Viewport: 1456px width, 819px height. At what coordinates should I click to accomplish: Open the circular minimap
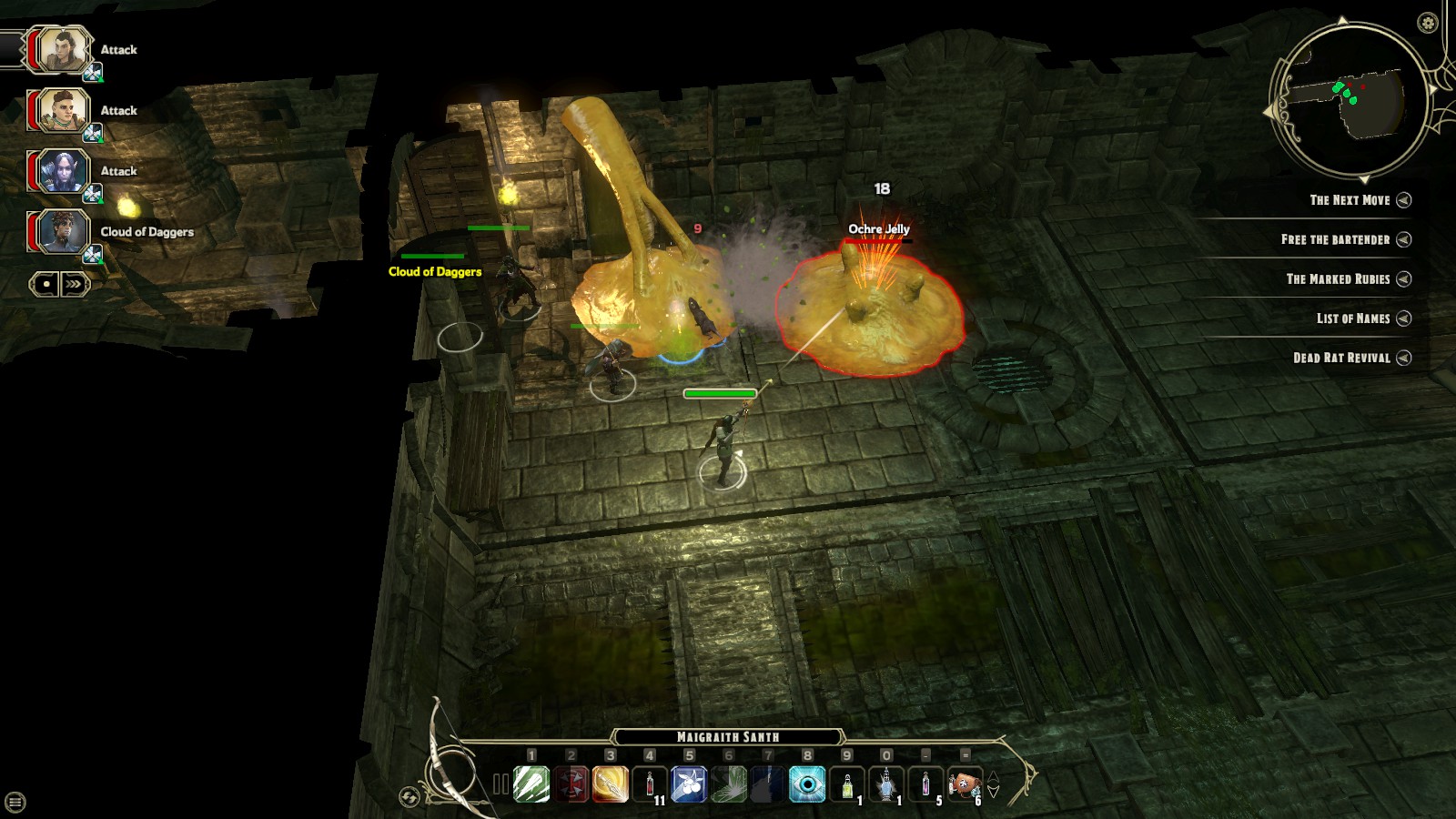(x=1350, y=98)
